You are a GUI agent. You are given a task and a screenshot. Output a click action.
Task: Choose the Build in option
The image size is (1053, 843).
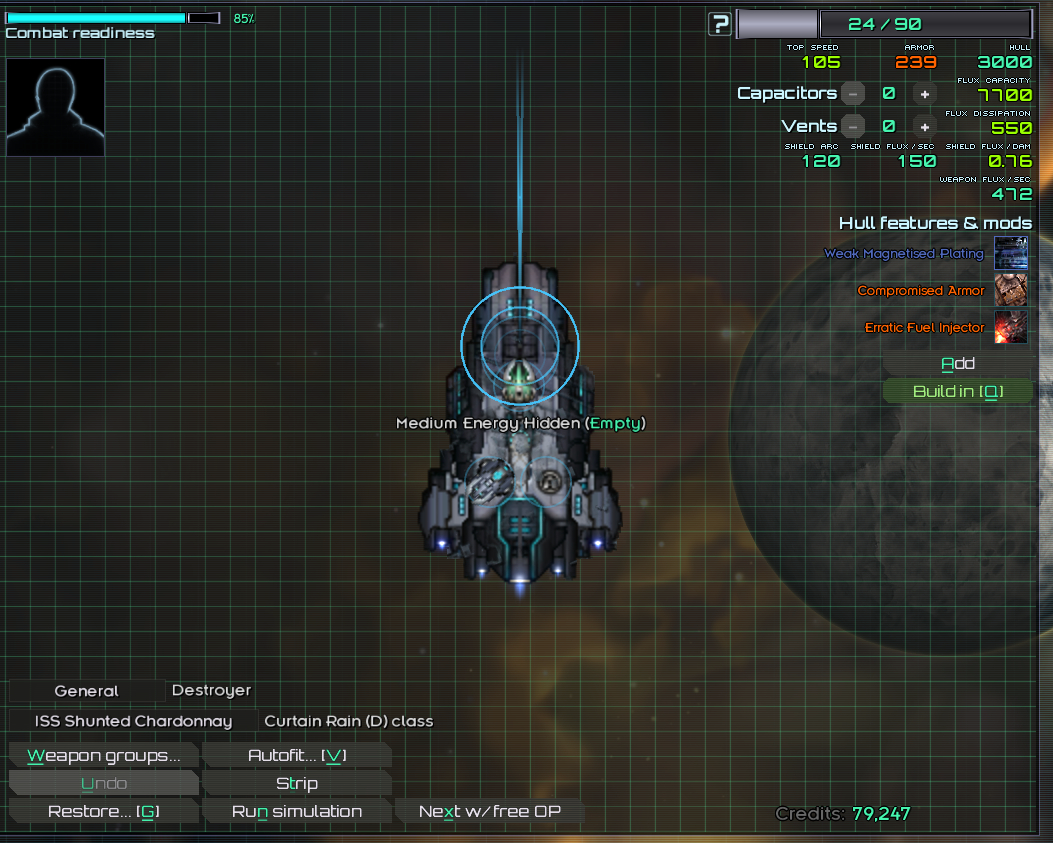(957, 391)
